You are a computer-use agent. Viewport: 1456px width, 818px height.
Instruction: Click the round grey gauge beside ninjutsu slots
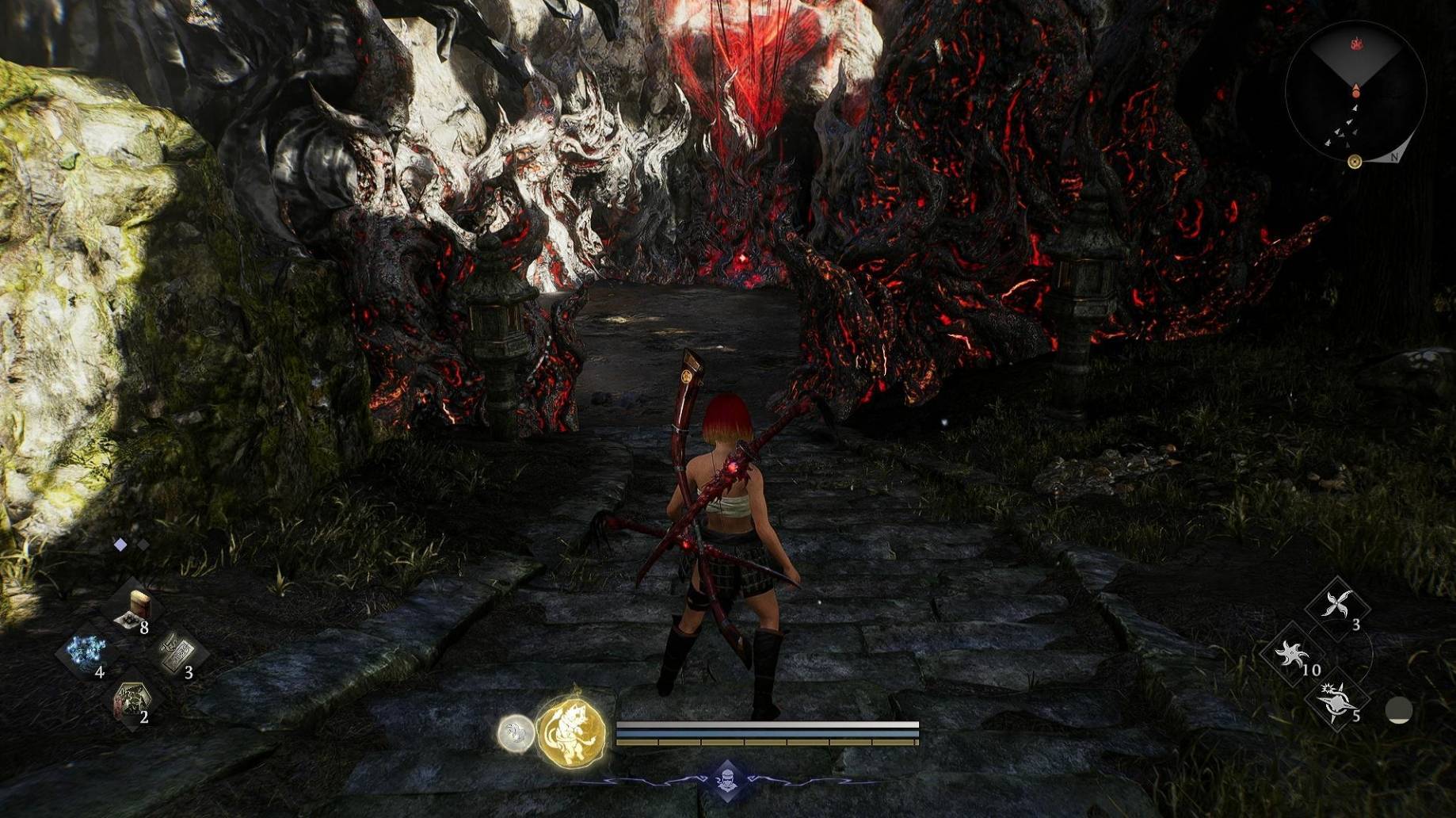(x=1398, y=710)
